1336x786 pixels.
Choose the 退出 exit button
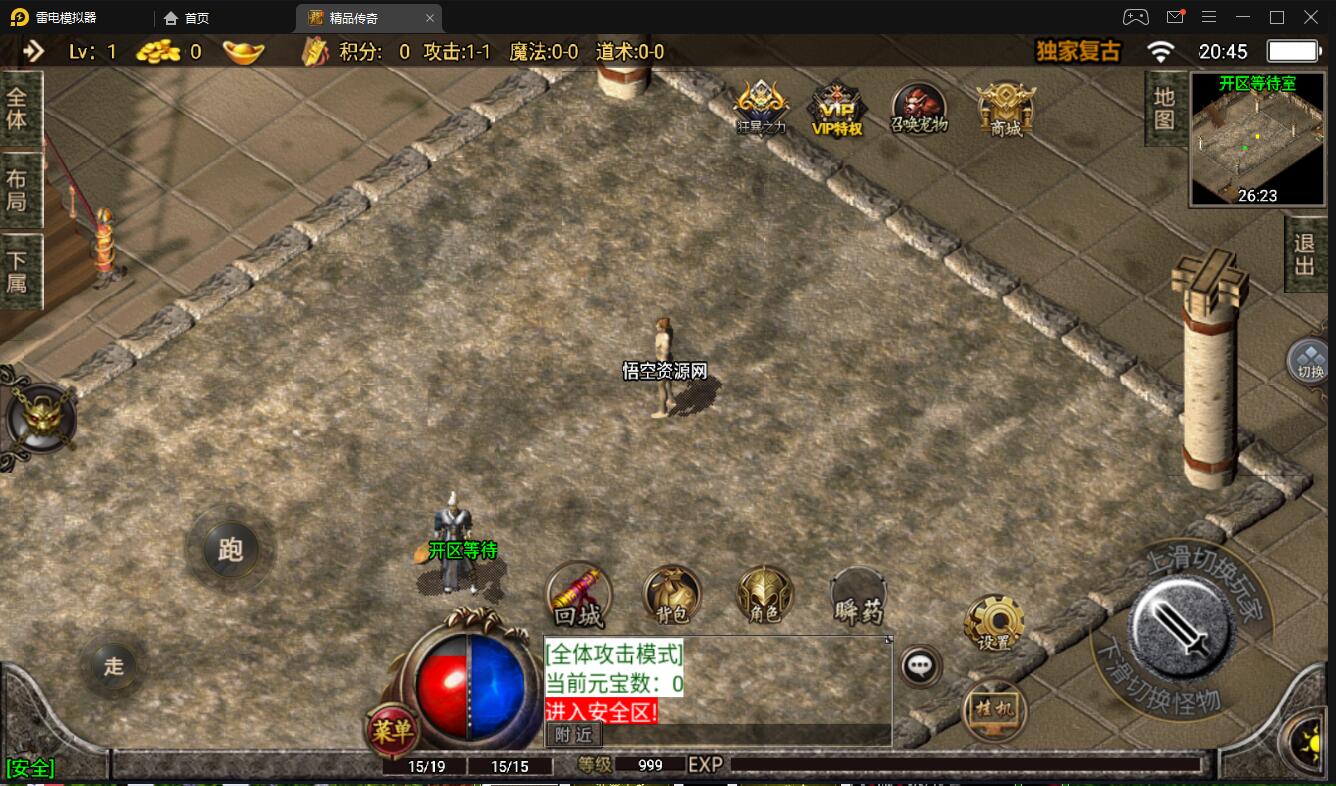(x=1305, y=255)
